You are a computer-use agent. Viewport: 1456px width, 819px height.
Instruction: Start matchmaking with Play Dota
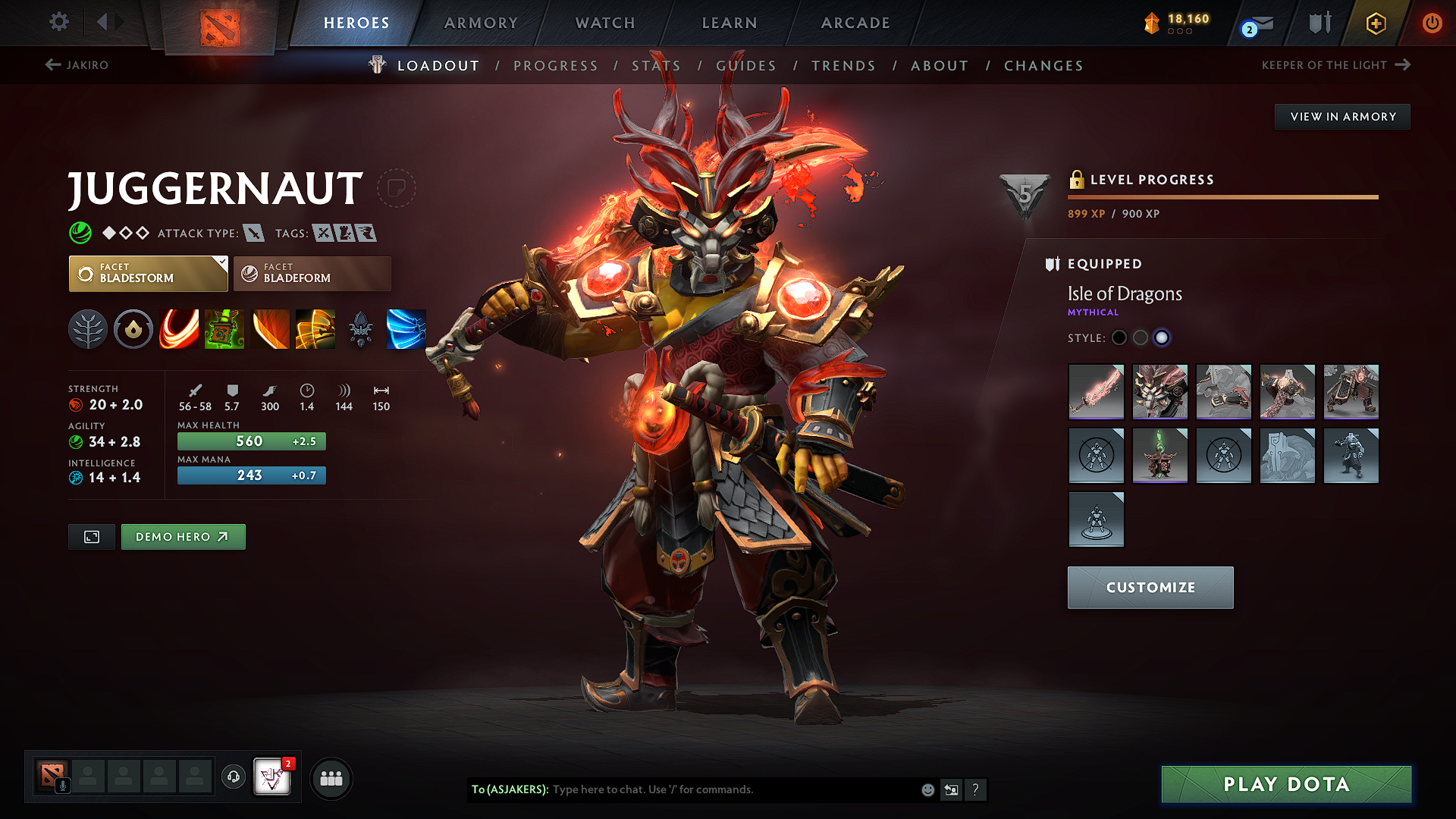click(x=1286, y=784)
